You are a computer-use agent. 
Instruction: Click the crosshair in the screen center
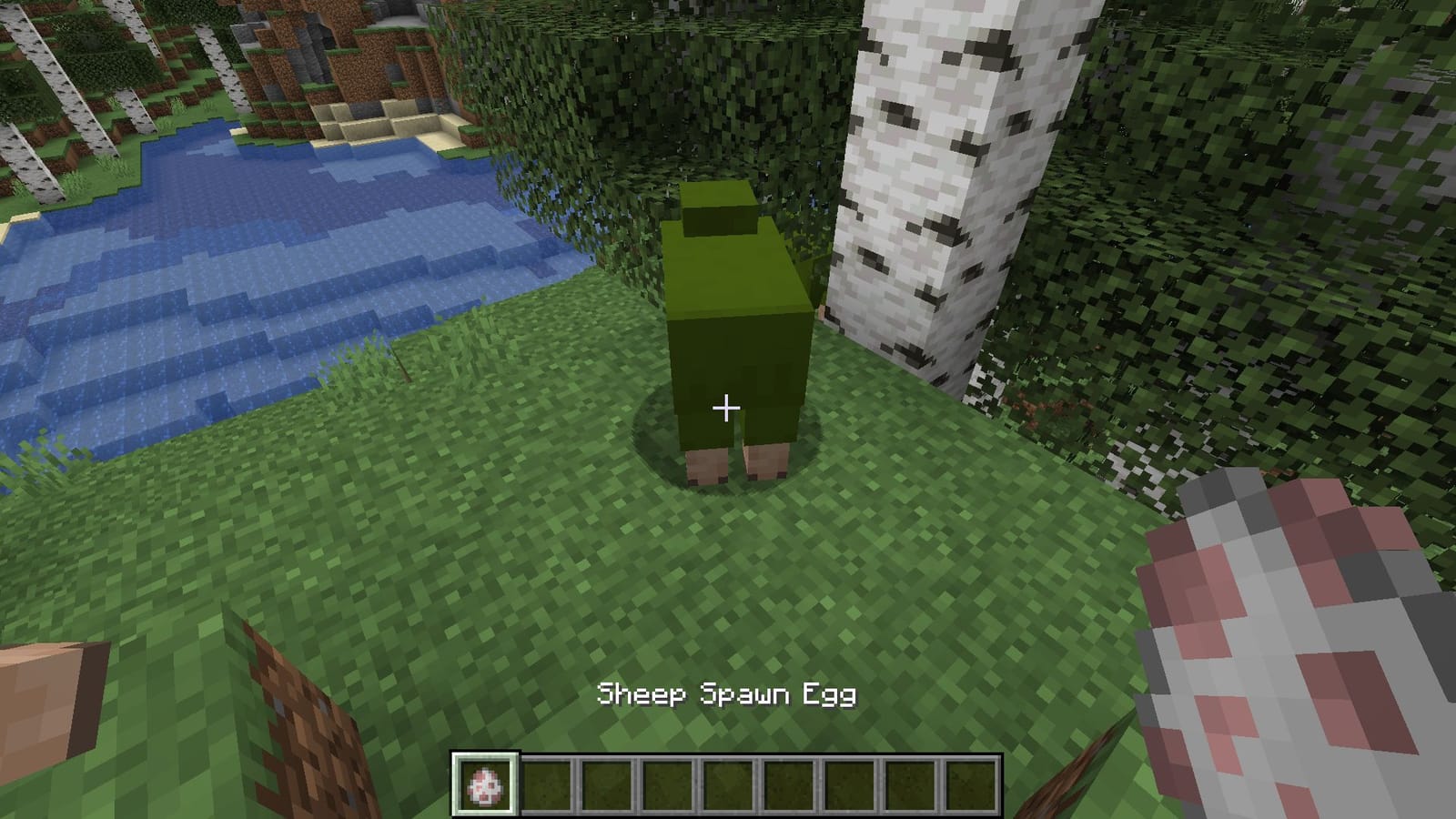click(x=728, y=409)
